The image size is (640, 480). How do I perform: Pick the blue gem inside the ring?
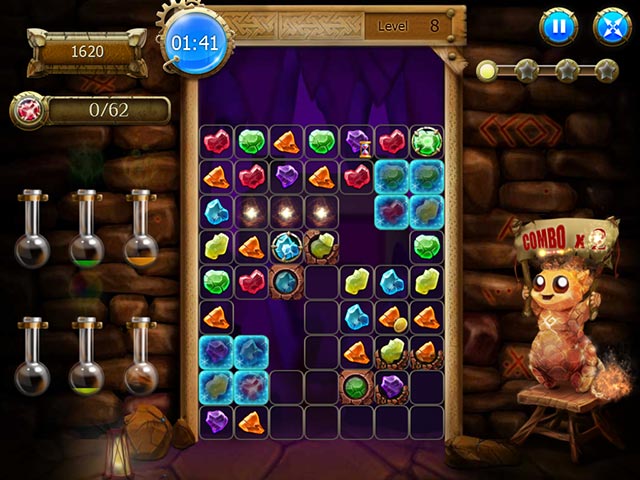click(x=288, y=246)
